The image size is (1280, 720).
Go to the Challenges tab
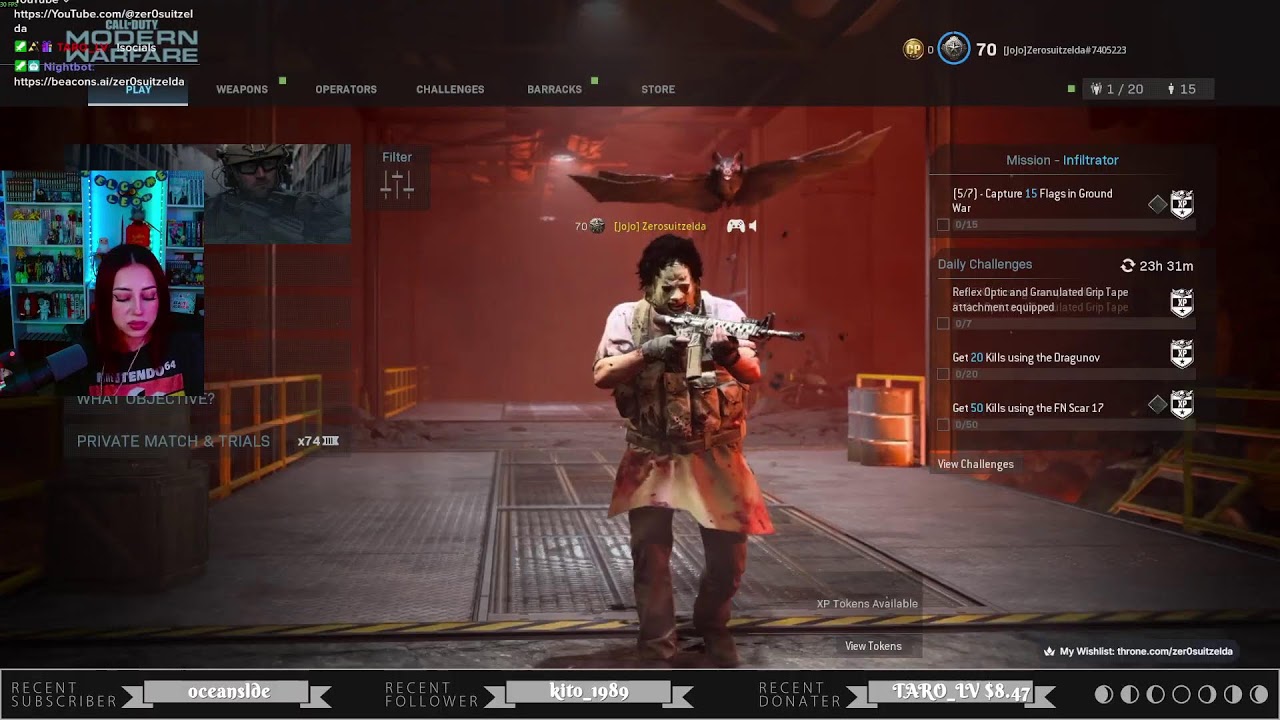(450, 89)
